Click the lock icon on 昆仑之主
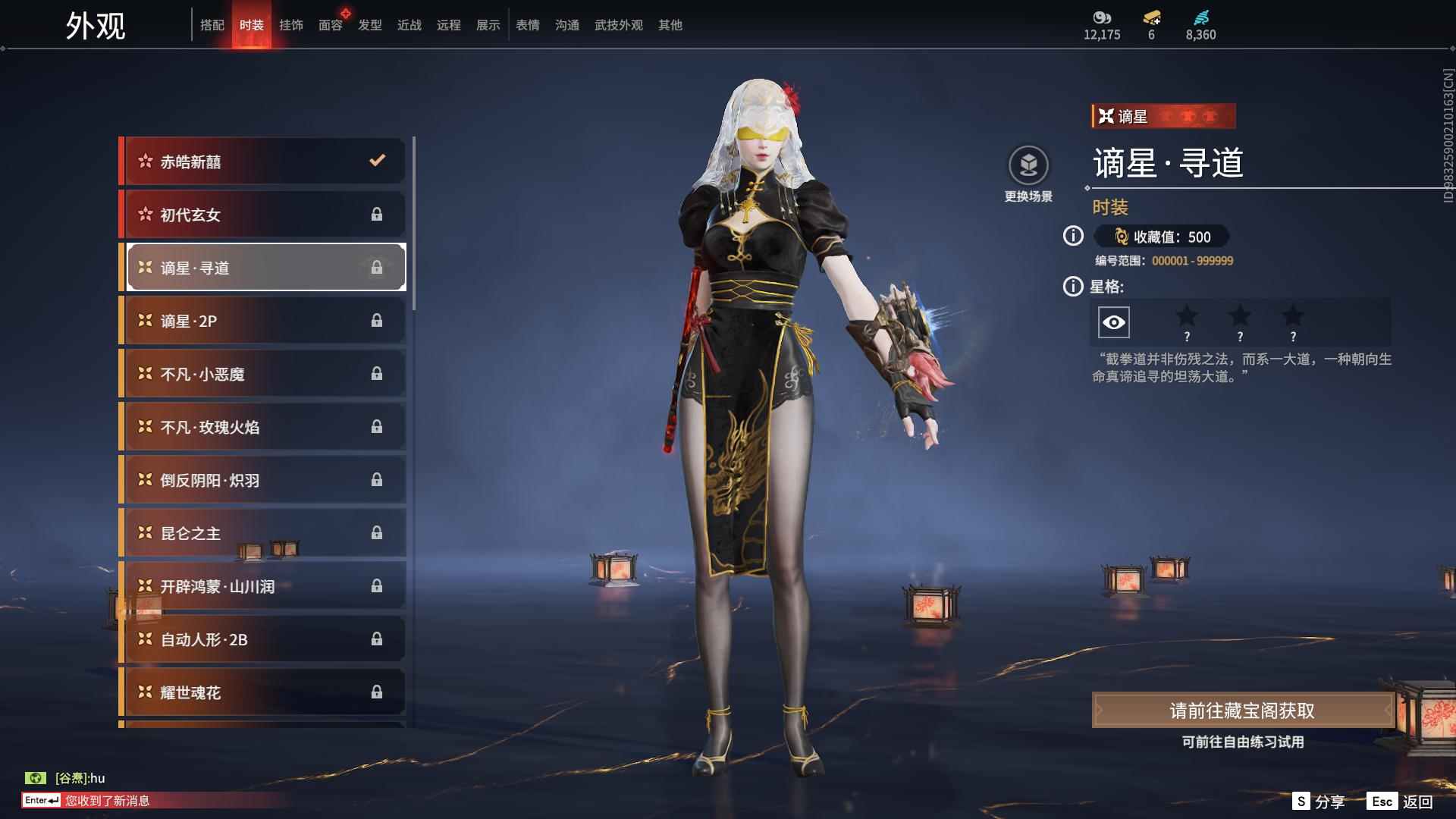The width and height of the screenshot is (1456, 819). point(377,532)
